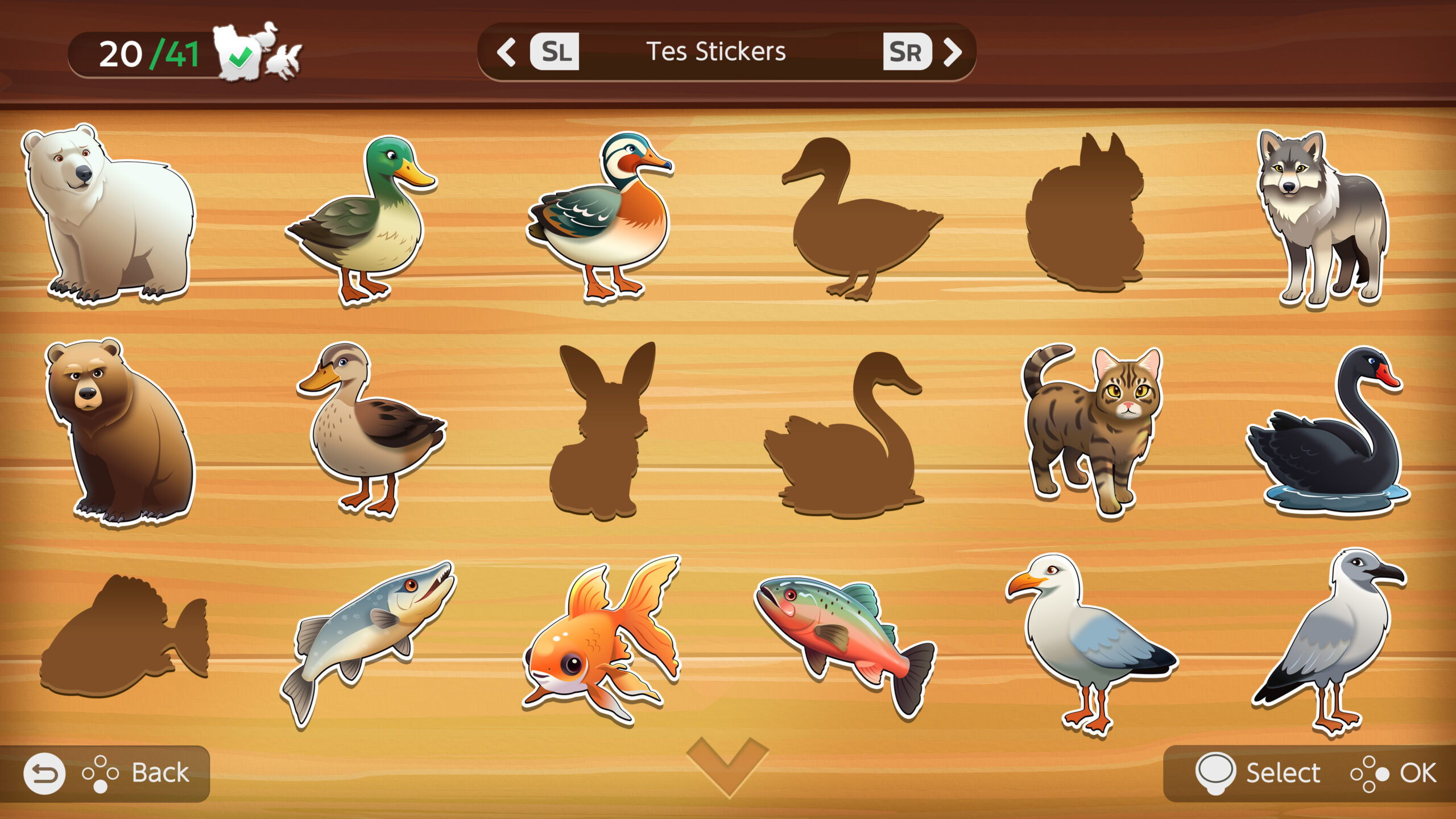
Task: Choose the pike fish sticker
Action: tap(367, 640)
